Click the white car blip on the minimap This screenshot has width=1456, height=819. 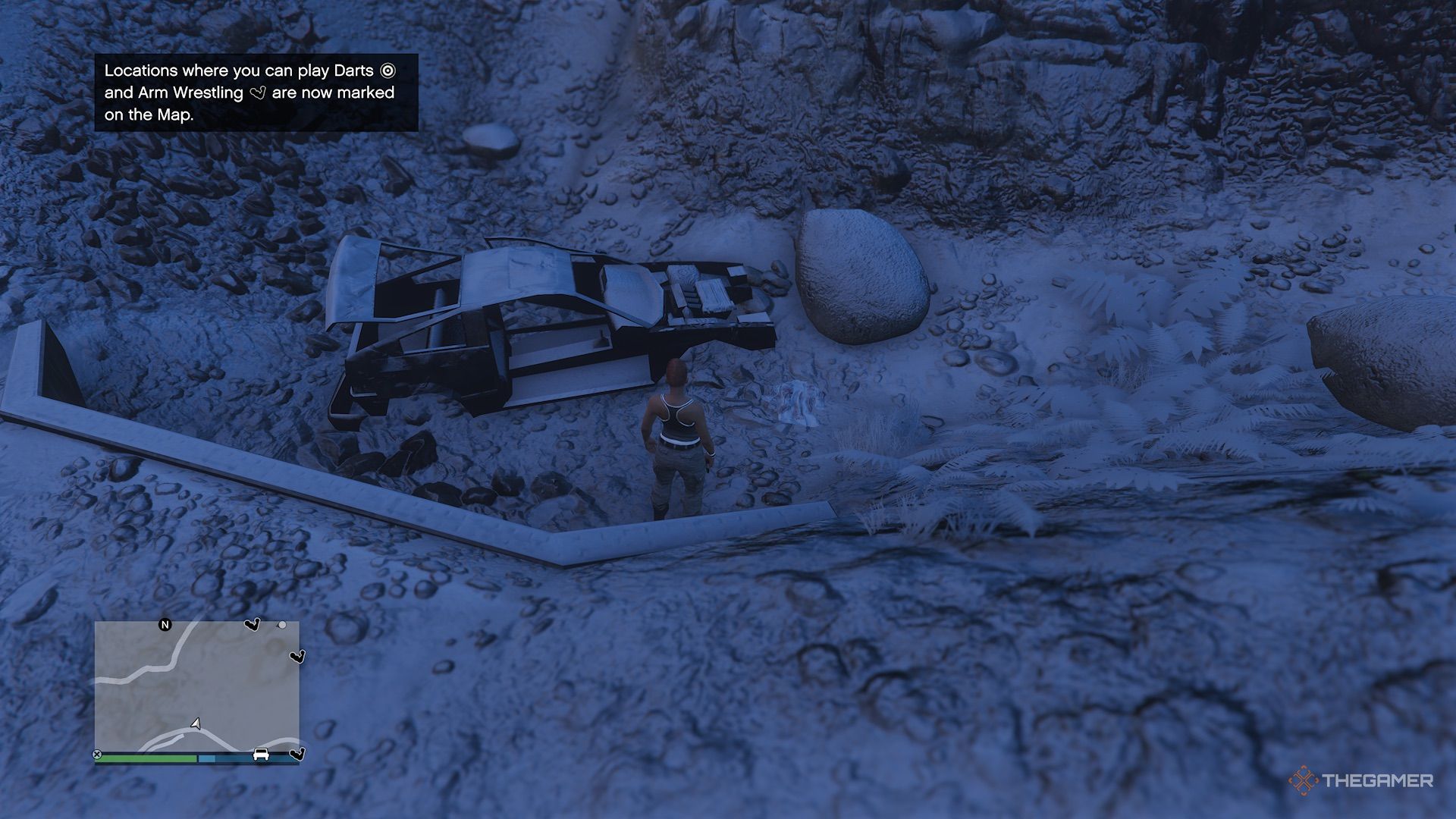tap(261, 755)
